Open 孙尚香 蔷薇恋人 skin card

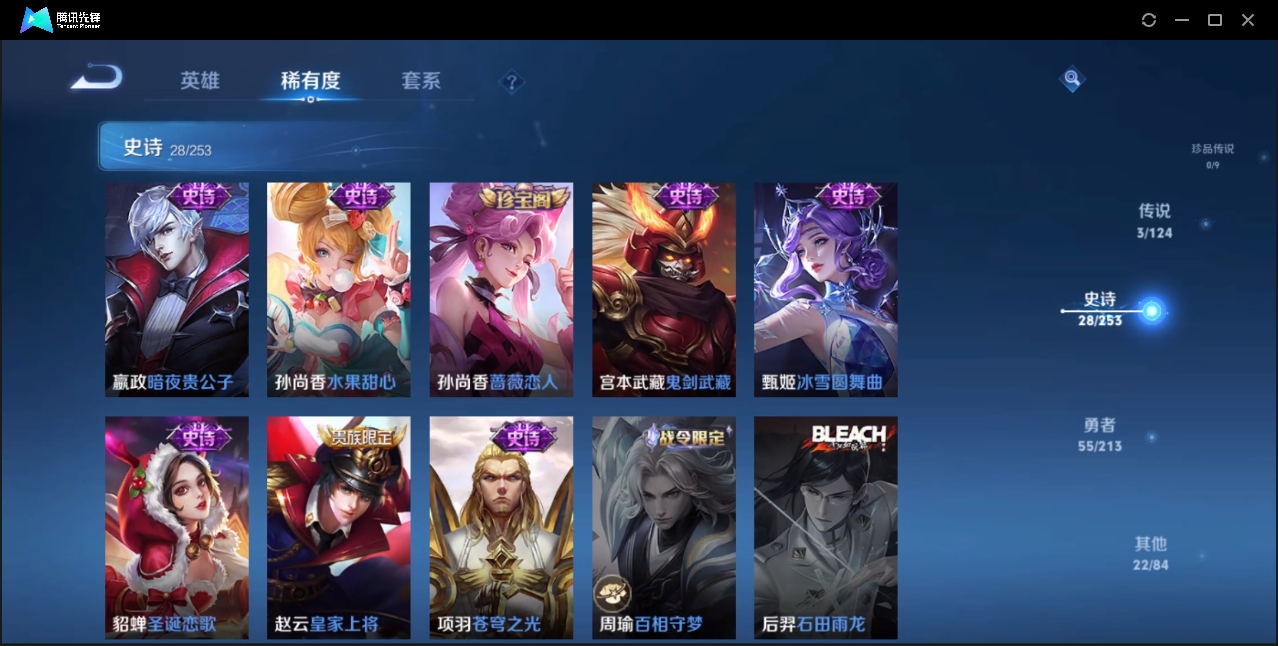(x=501, y=290)
